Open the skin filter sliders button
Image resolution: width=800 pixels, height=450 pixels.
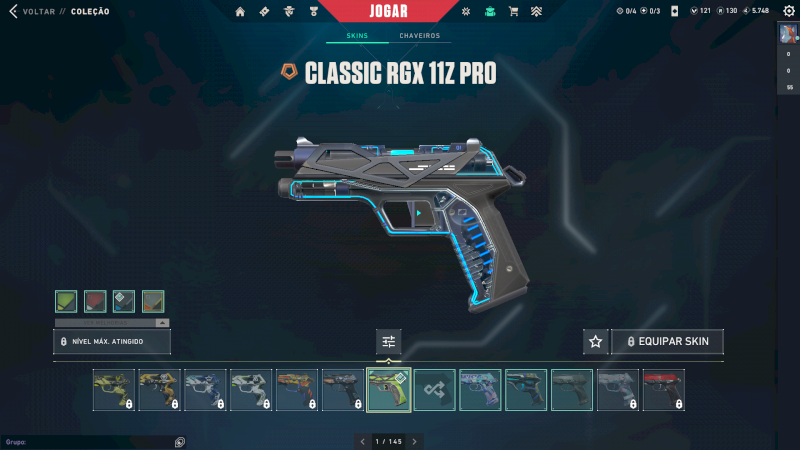click(389, 342)
